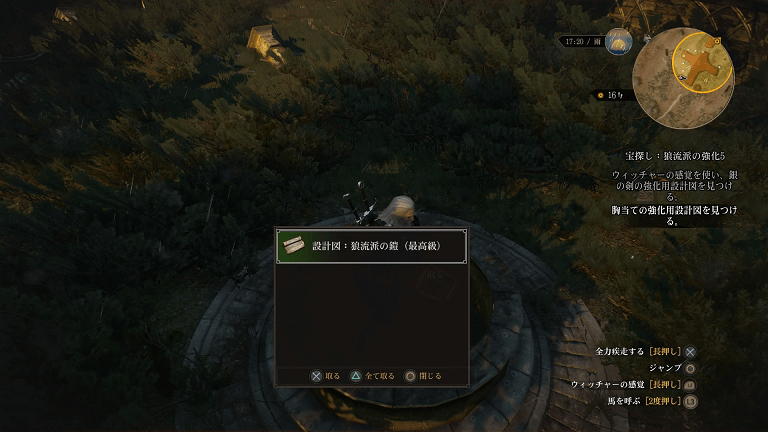Select the 狼流派の鎧 diagram loot row
The image size is (768, 432).
click(372, 246)
